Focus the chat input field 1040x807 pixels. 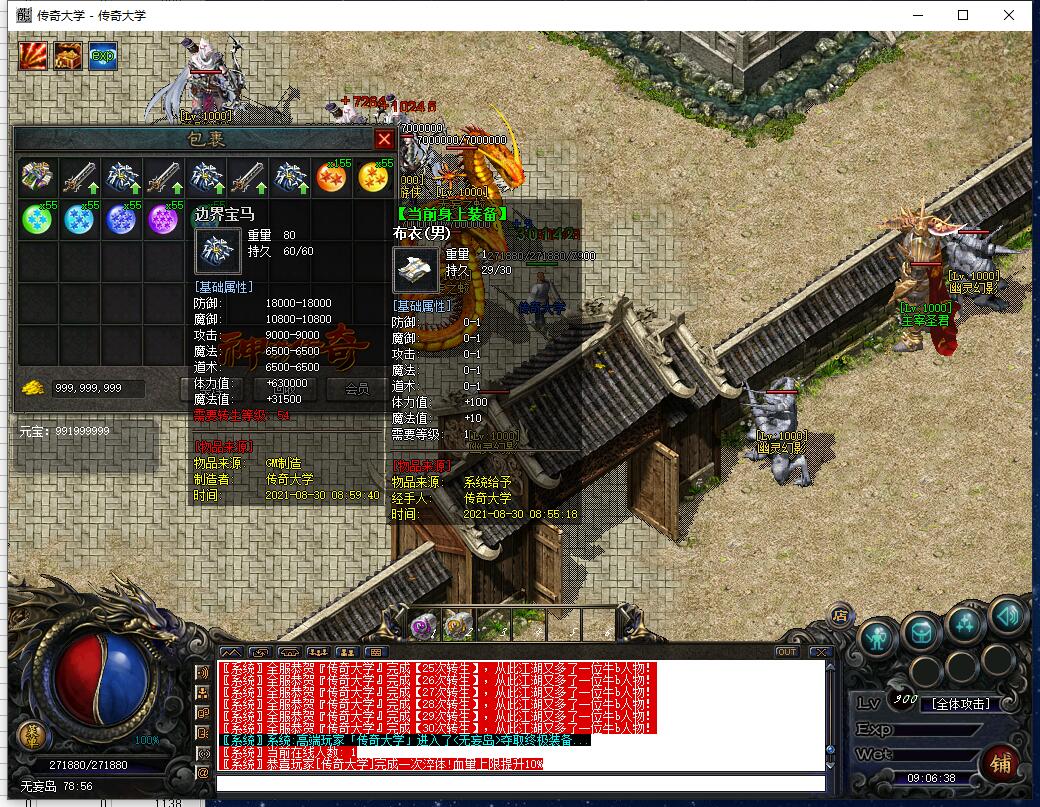click(520, 783)
